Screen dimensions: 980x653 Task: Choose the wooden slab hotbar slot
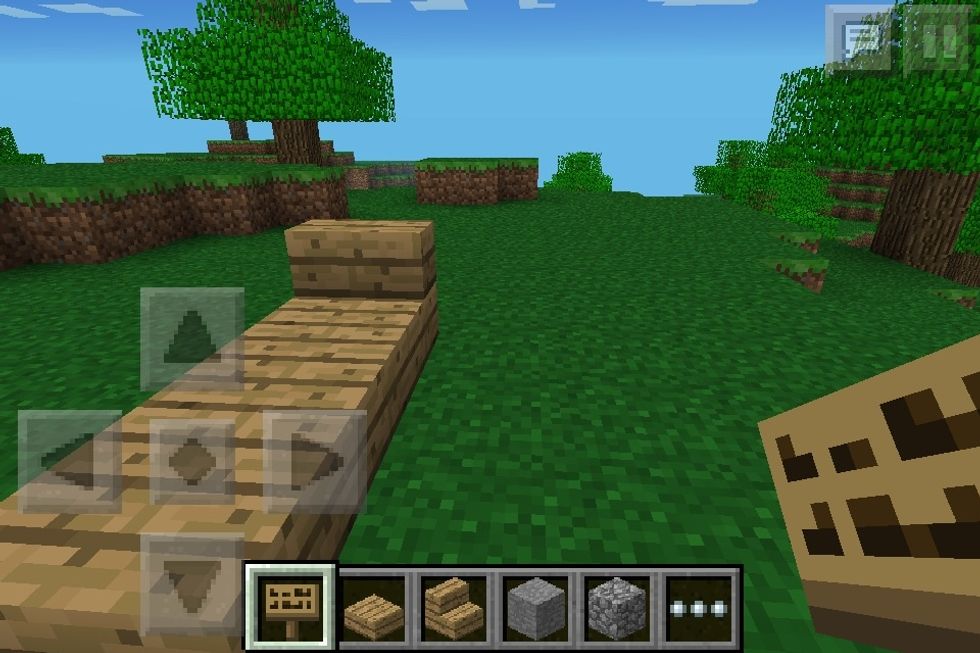click(374, 606)
